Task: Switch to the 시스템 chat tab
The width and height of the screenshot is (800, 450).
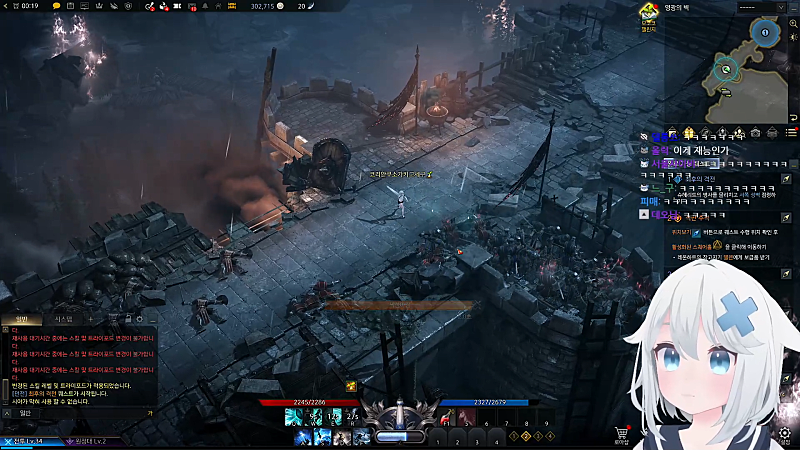Action: pyautogui.click(x=62, y=319)
